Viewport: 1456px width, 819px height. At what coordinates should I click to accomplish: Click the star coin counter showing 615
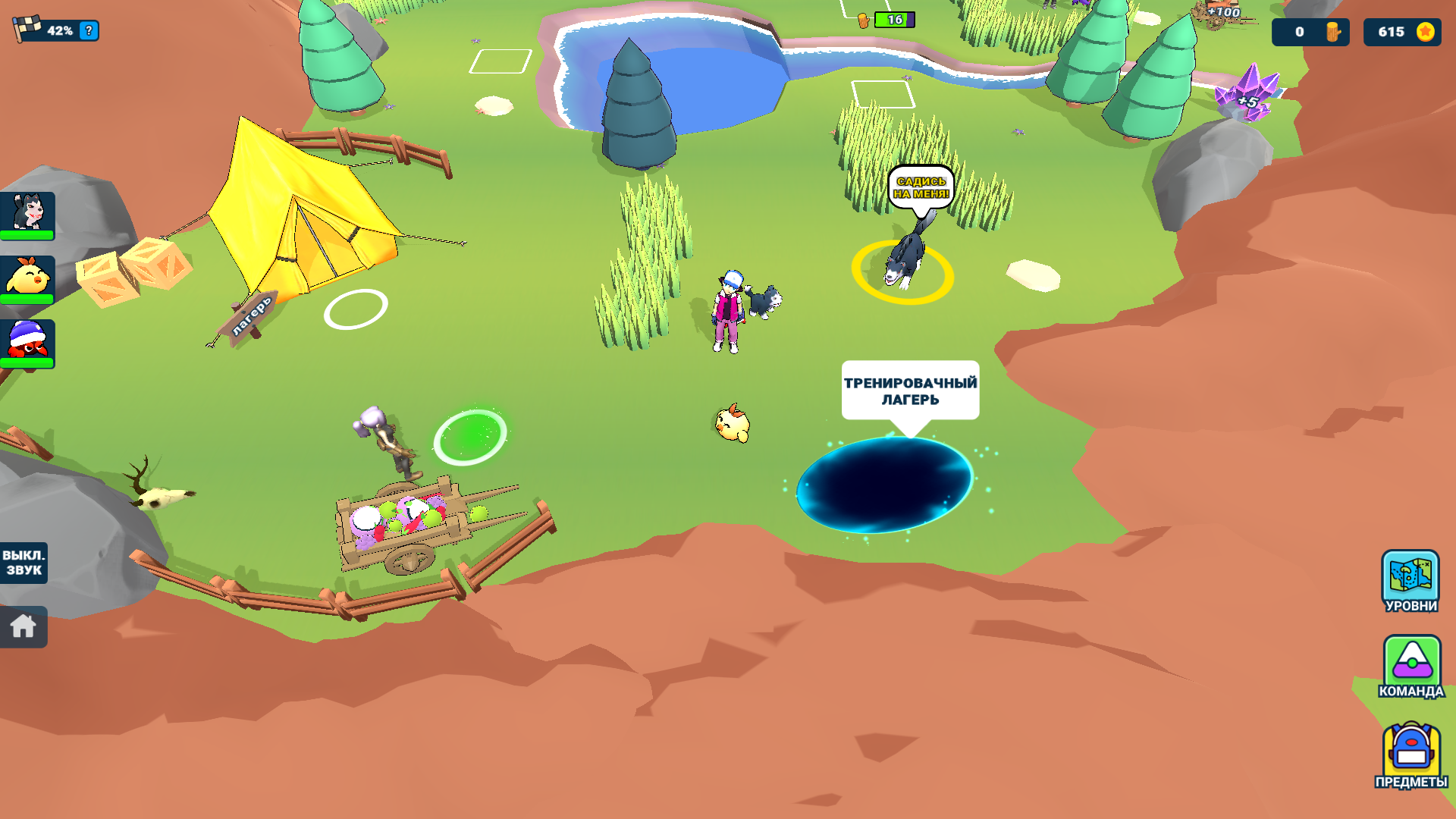pos(1401,32)
